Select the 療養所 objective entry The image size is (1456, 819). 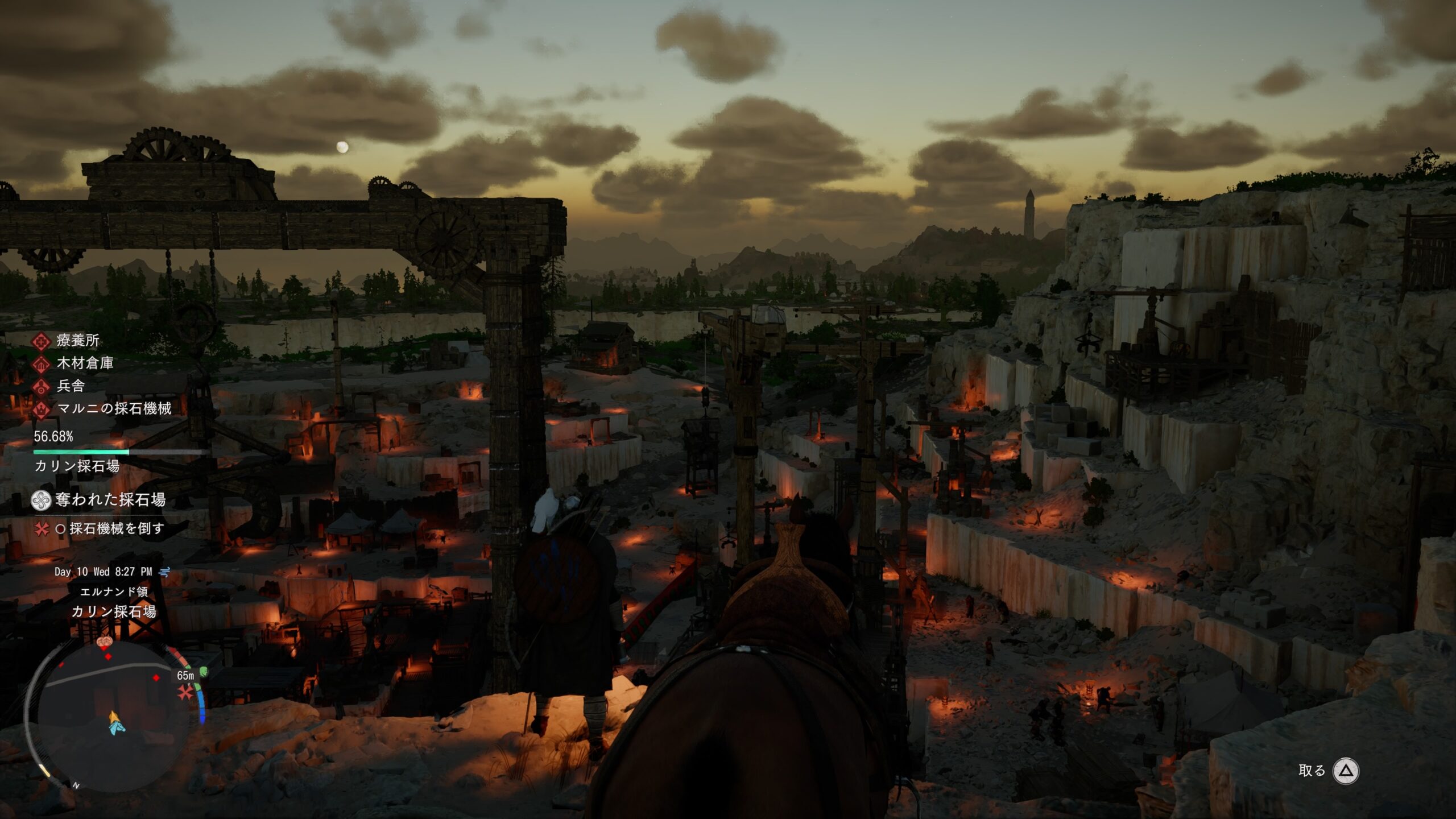click(x=77, y=341)
